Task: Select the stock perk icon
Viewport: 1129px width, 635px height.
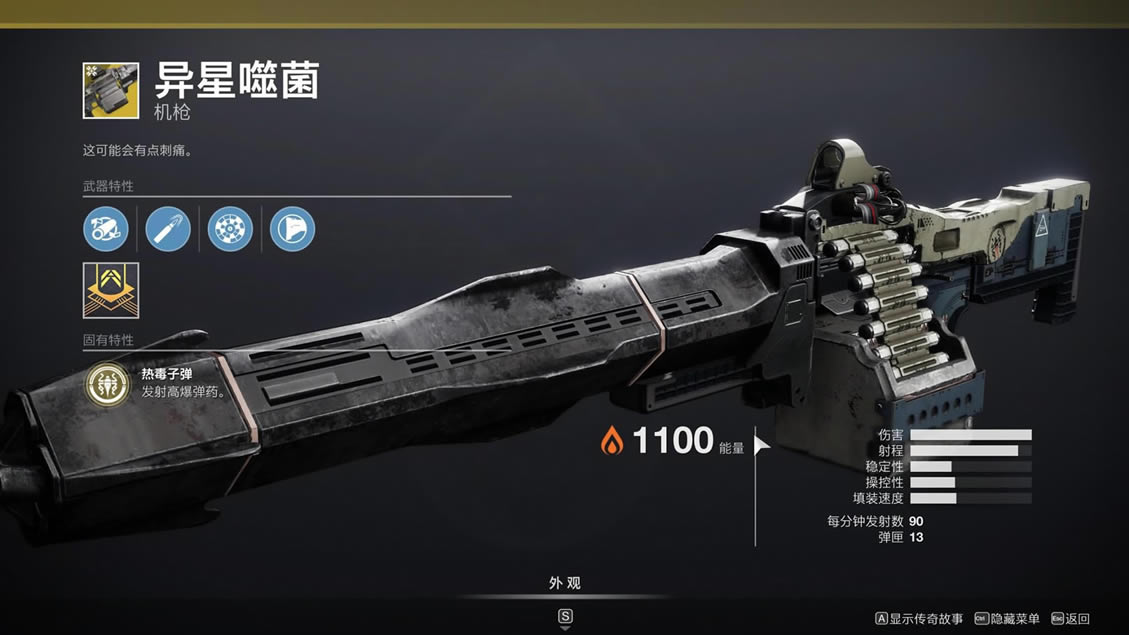Action: tap(292, 229)
